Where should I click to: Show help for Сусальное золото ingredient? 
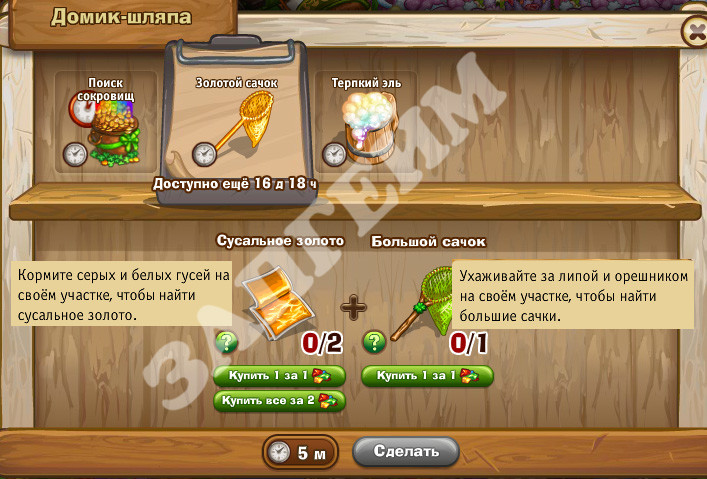tap(227, 342)
